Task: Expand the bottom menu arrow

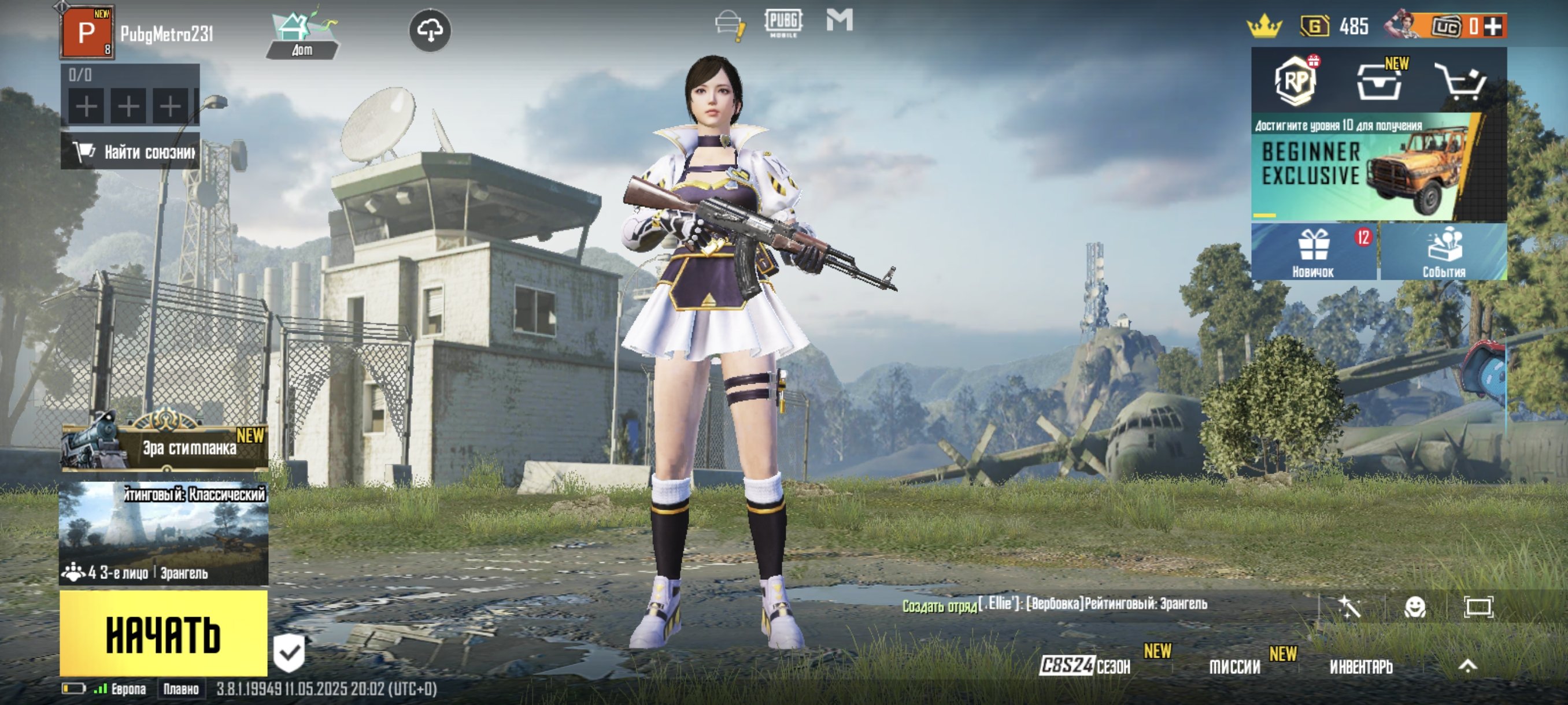Action: pyautogui.click(x=1467, y=666)
